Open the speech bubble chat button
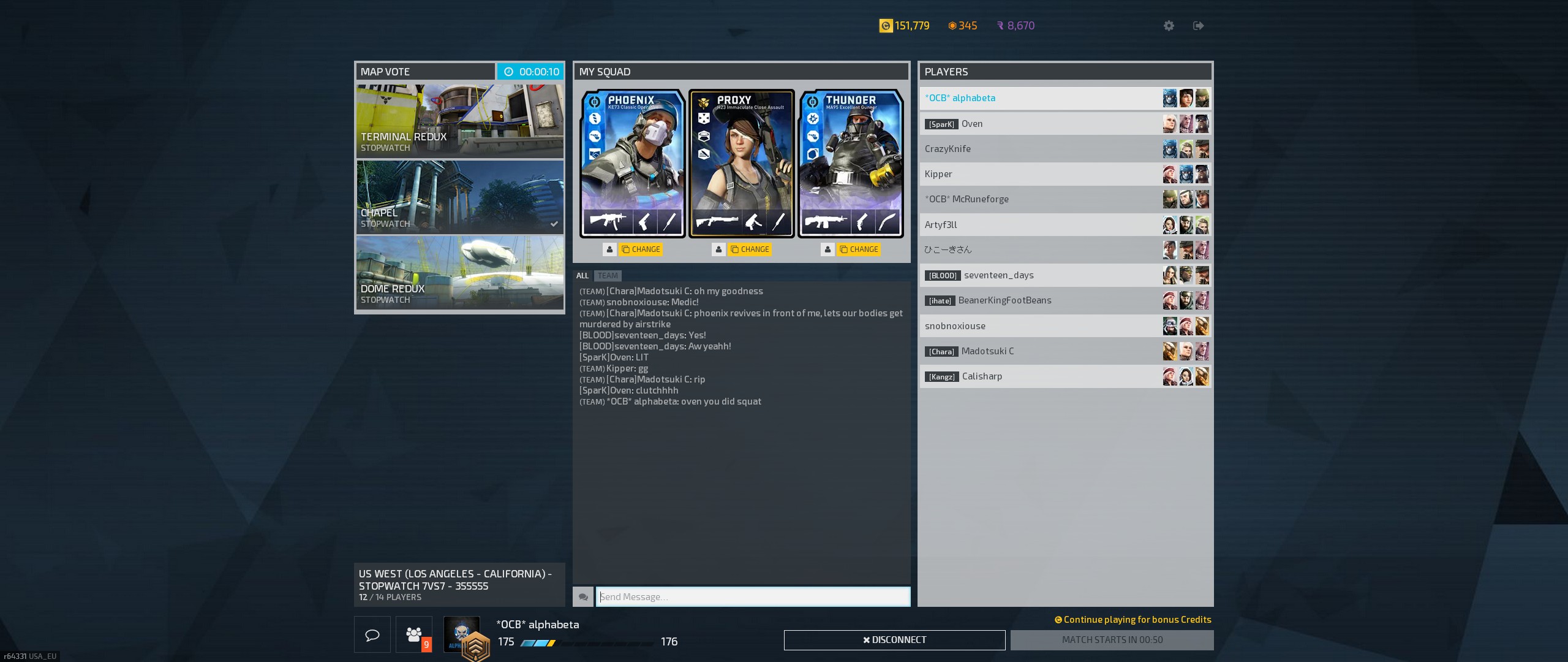 tap(372, 634)
